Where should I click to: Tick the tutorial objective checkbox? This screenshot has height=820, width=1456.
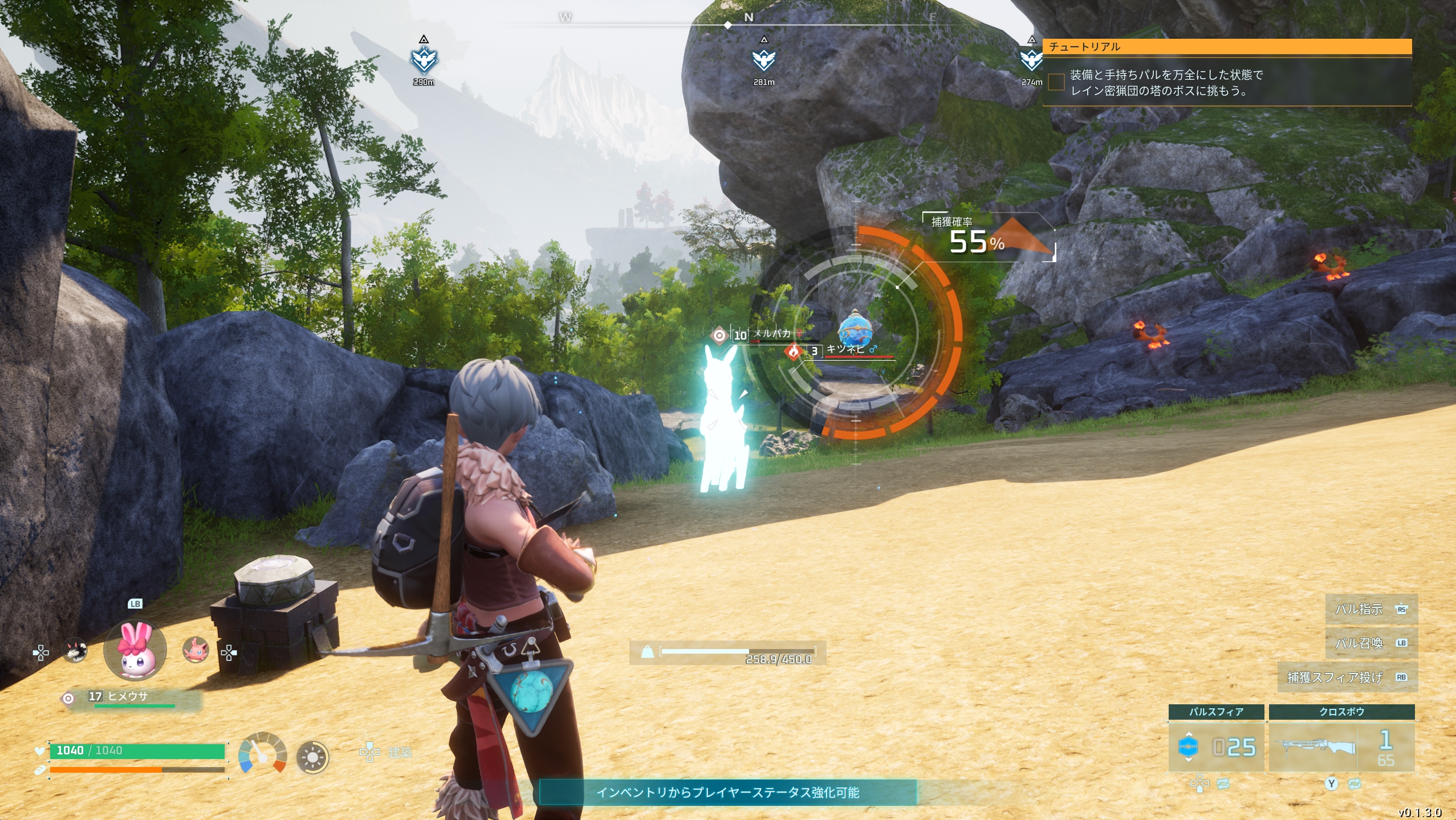(1056, 82)
